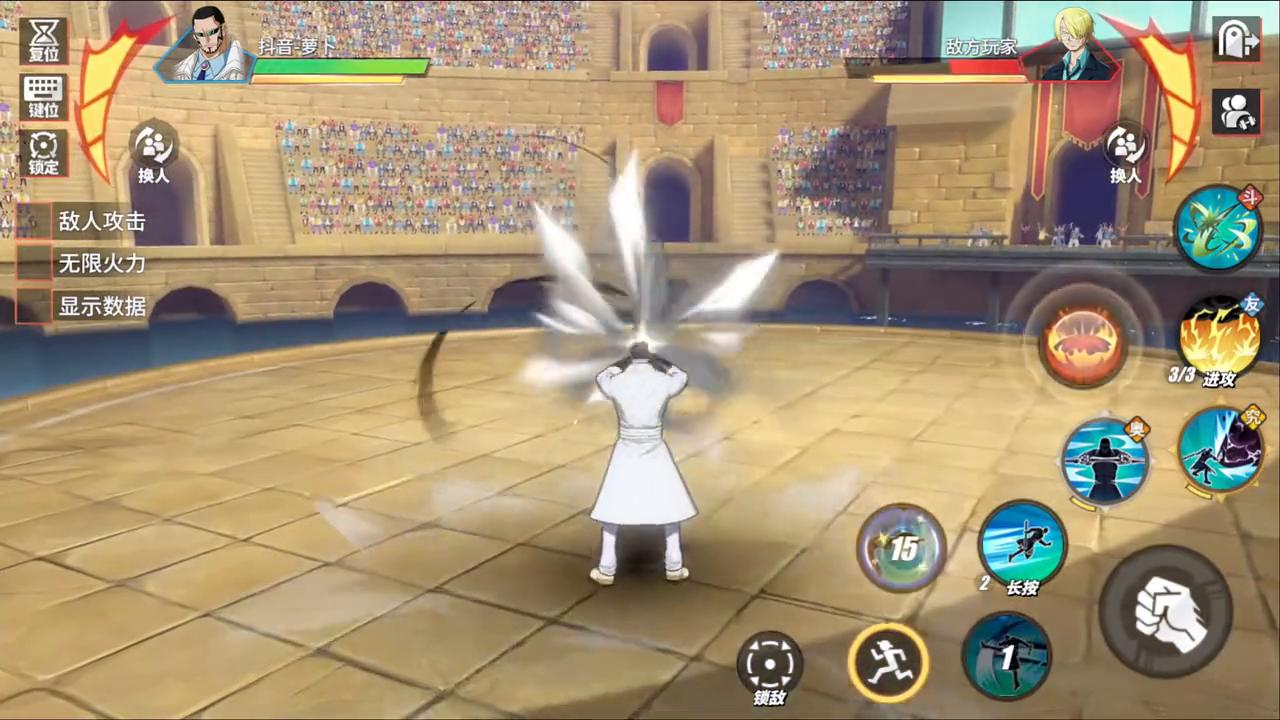Enable the 敌人攻击 checkbox
The image size is (1280, 720).
point(34,221)
